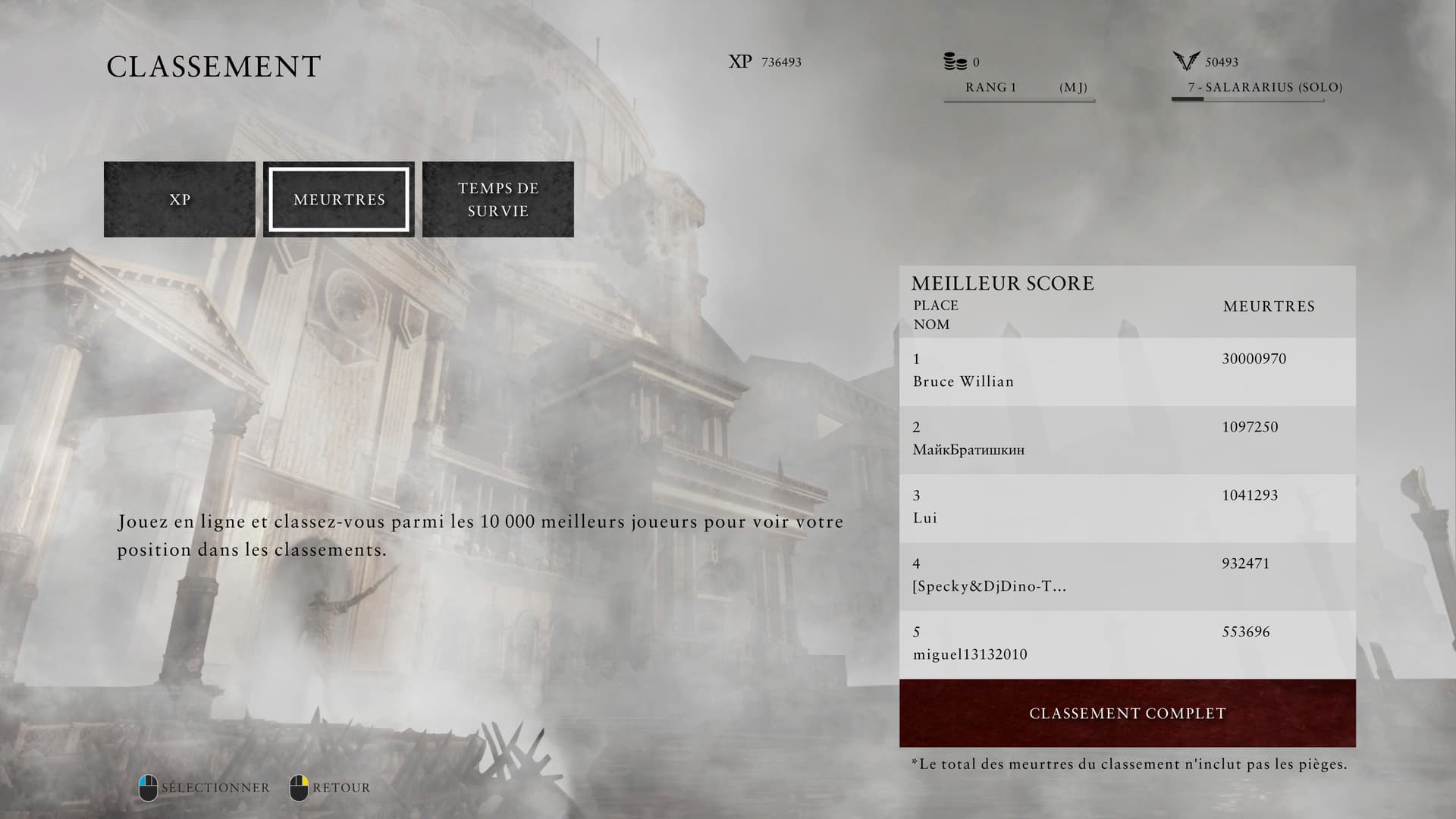Viewport: 1456px width, 819px height.
Task: Click the Sélectionner prompt label
Action: (x=215, y=788)
